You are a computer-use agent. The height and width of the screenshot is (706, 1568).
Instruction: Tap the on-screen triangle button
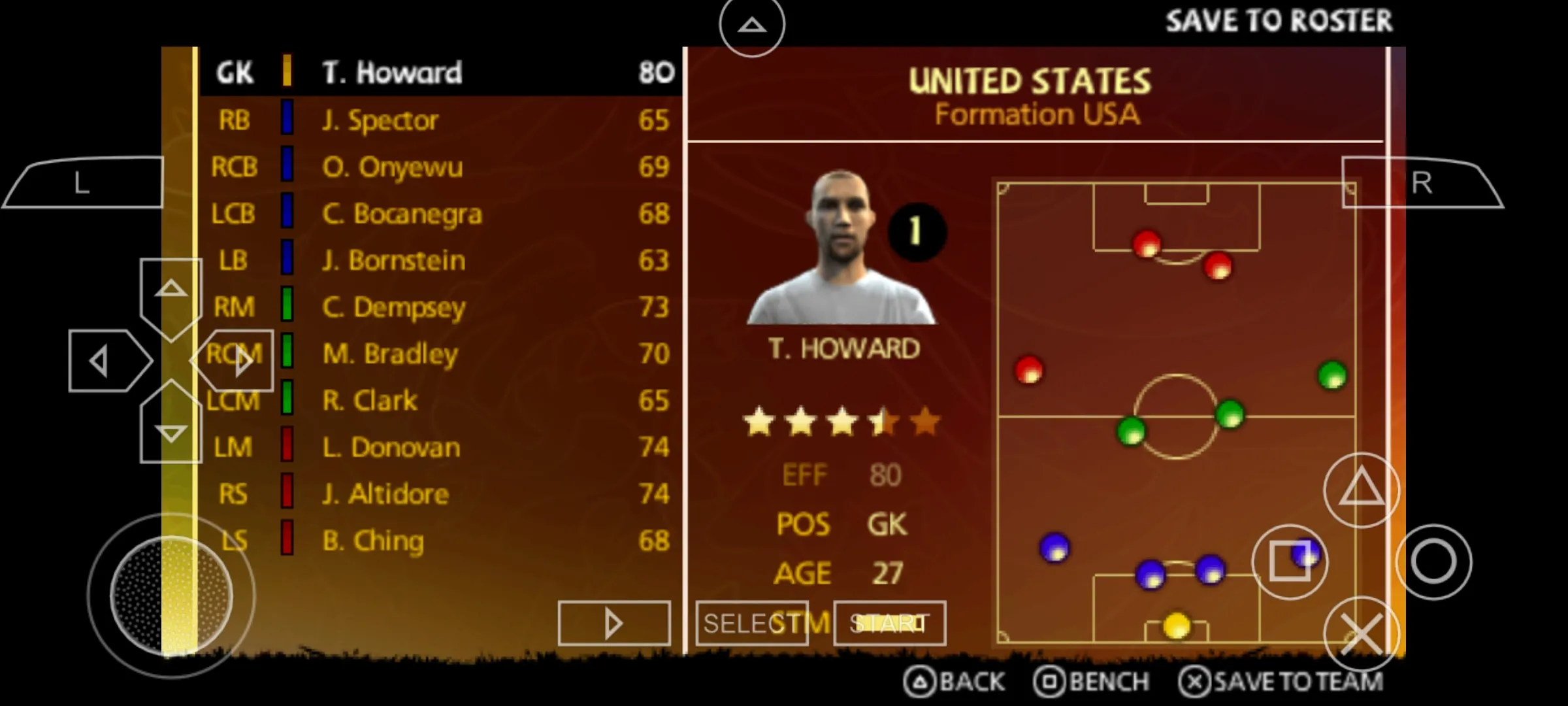tap(1361, 490)
